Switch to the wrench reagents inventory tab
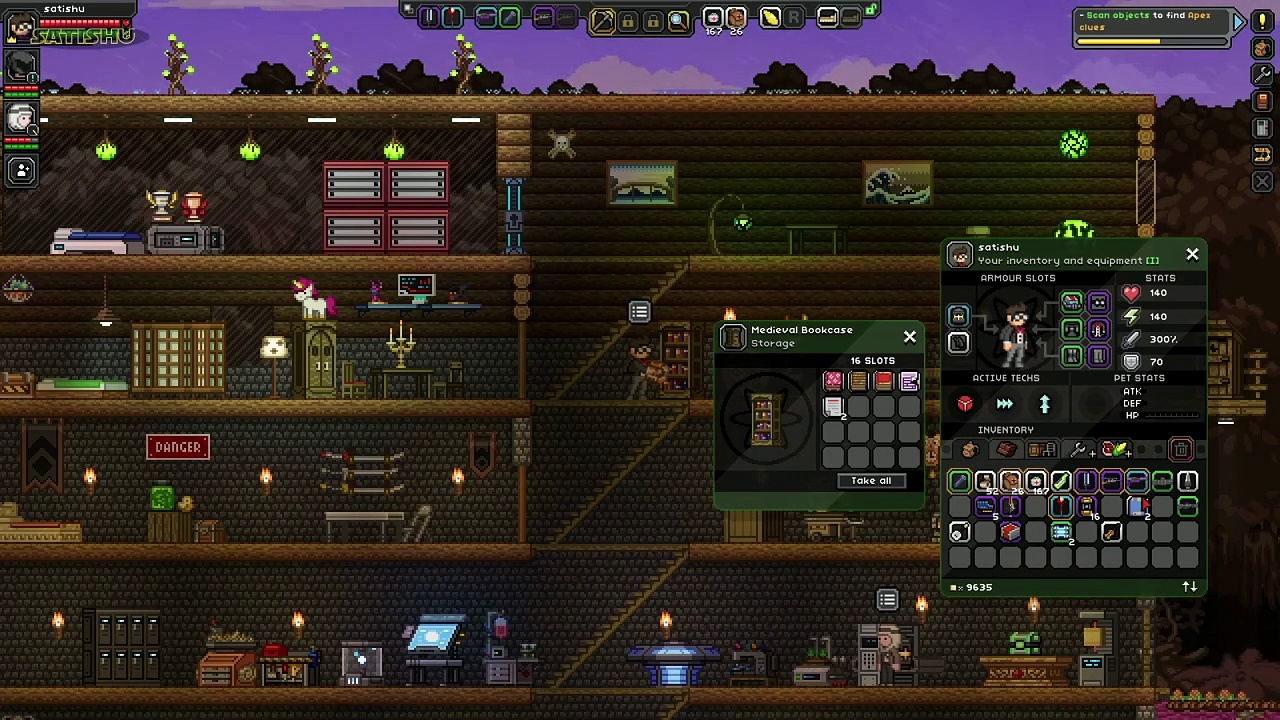 tap(1078, 450)
